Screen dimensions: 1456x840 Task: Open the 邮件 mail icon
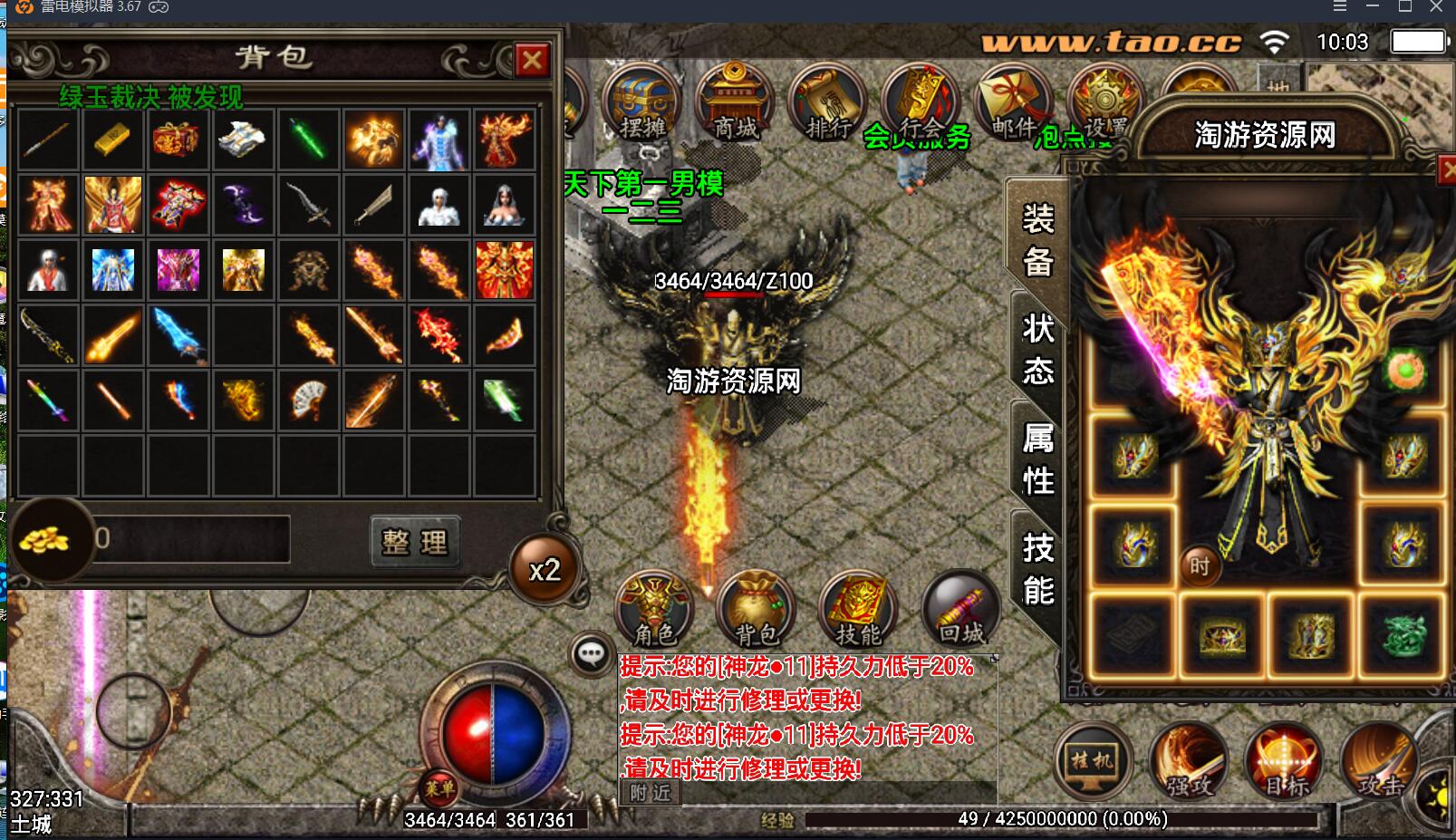coord(1012,104)
